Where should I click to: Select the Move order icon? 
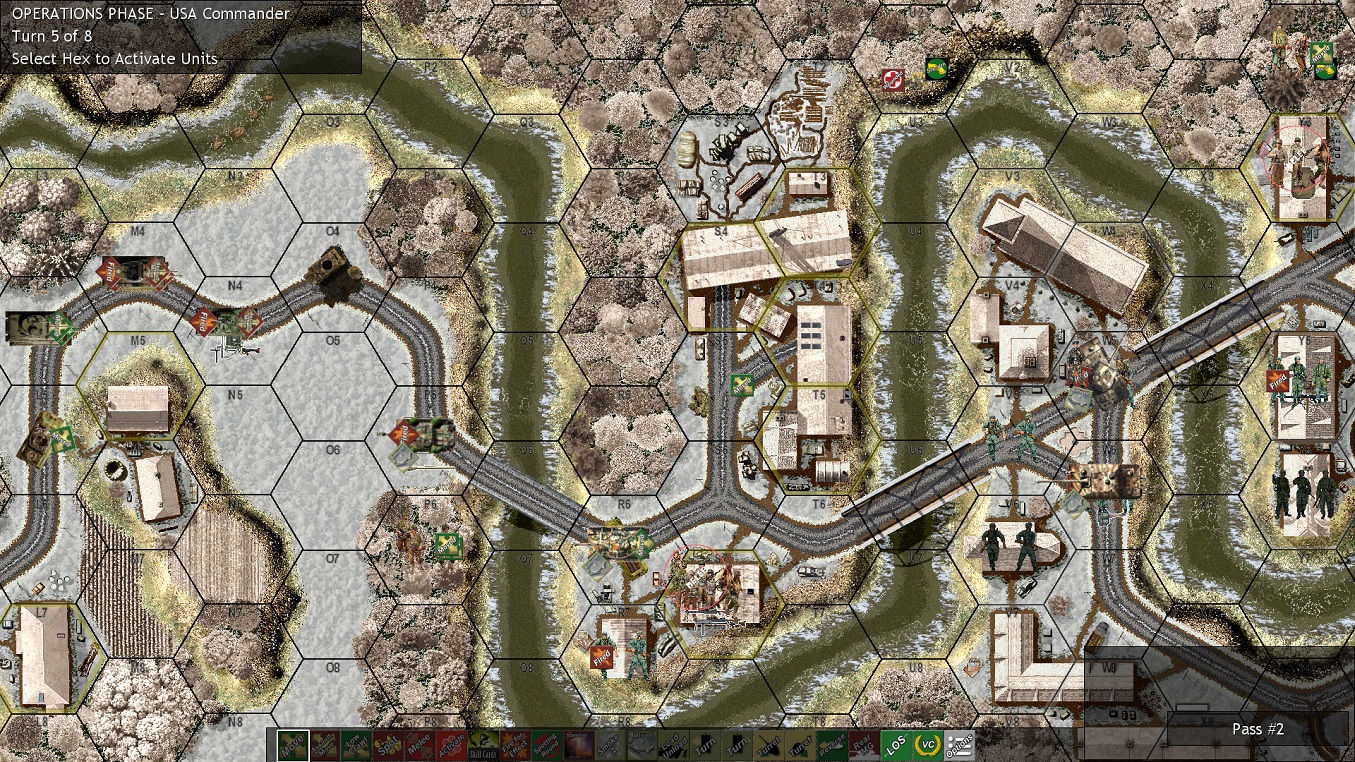294,745
